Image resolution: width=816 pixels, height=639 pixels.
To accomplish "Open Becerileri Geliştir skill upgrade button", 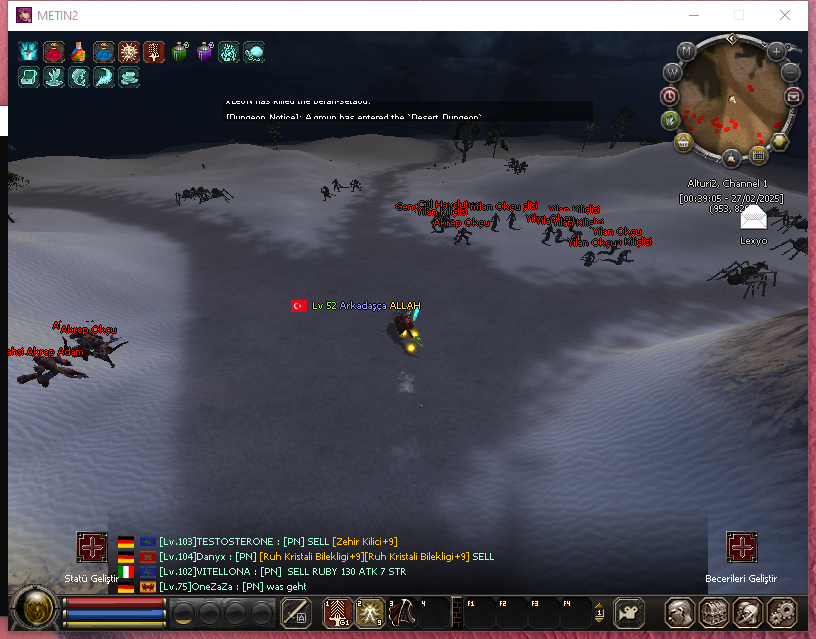I will click(x=741, y=547).
